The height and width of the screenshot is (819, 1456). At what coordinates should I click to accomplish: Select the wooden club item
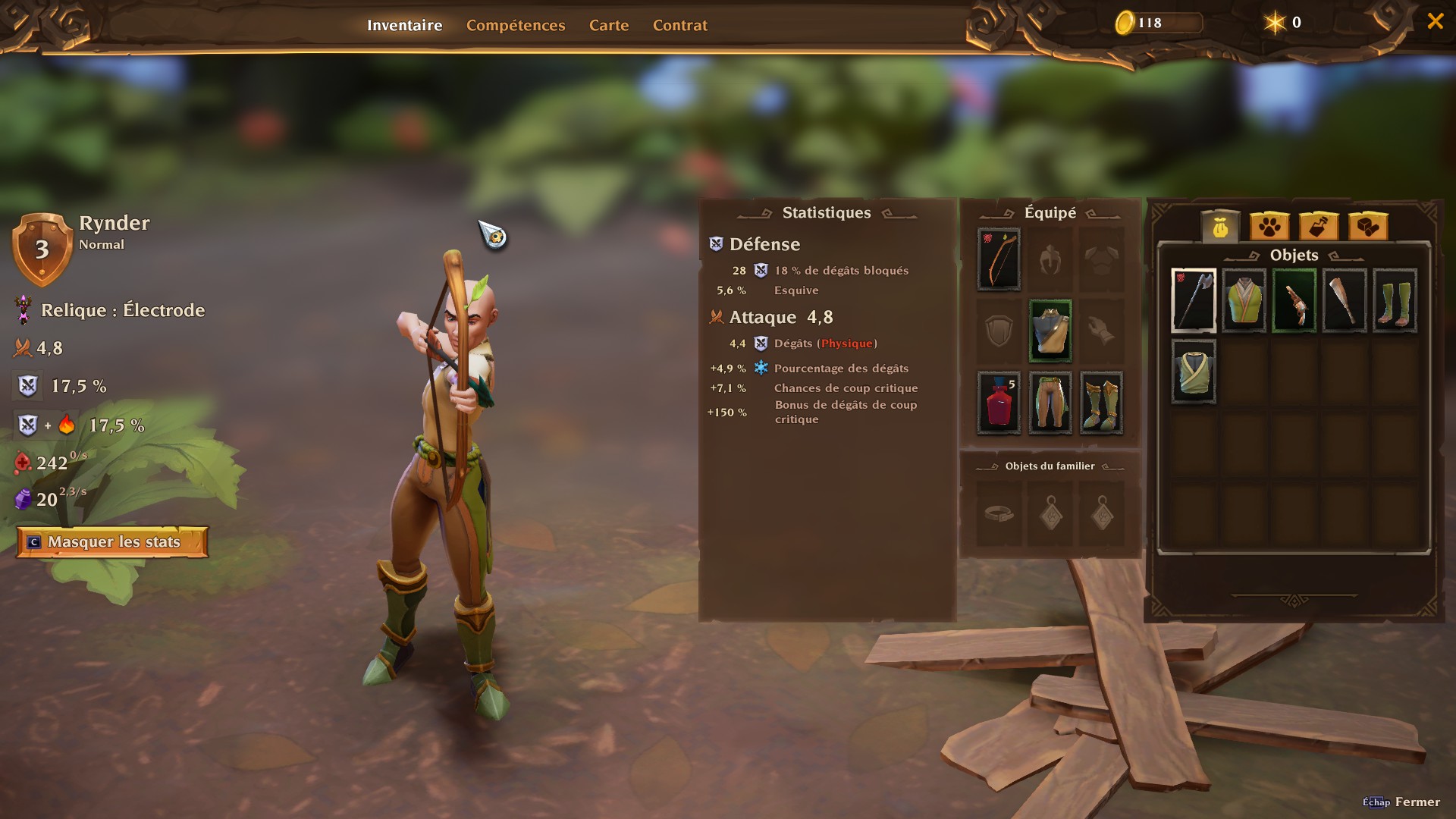1345,300
